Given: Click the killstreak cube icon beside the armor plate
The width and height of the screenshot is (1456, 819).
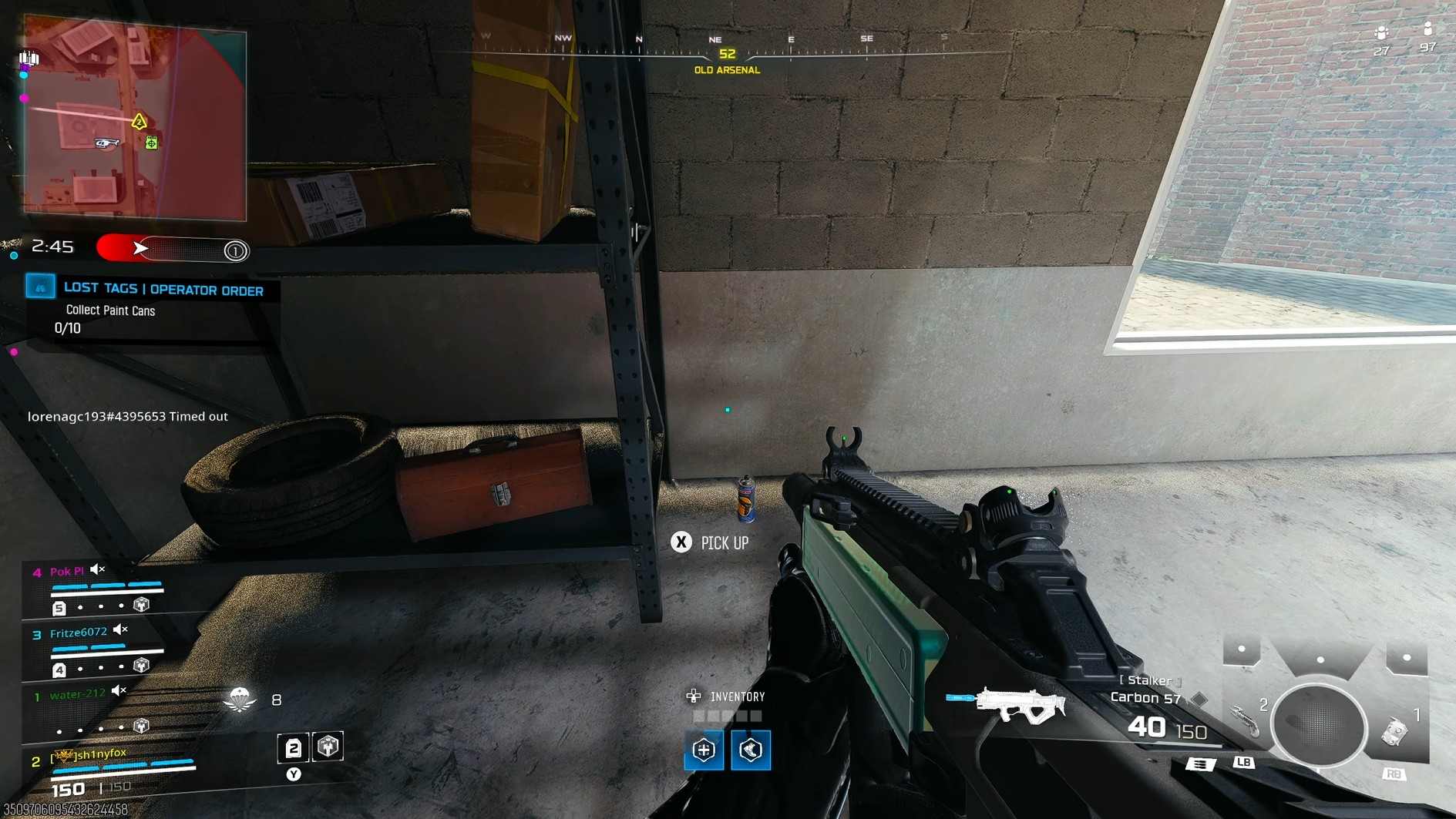Looking at the screenshot, I should [328, 747].
